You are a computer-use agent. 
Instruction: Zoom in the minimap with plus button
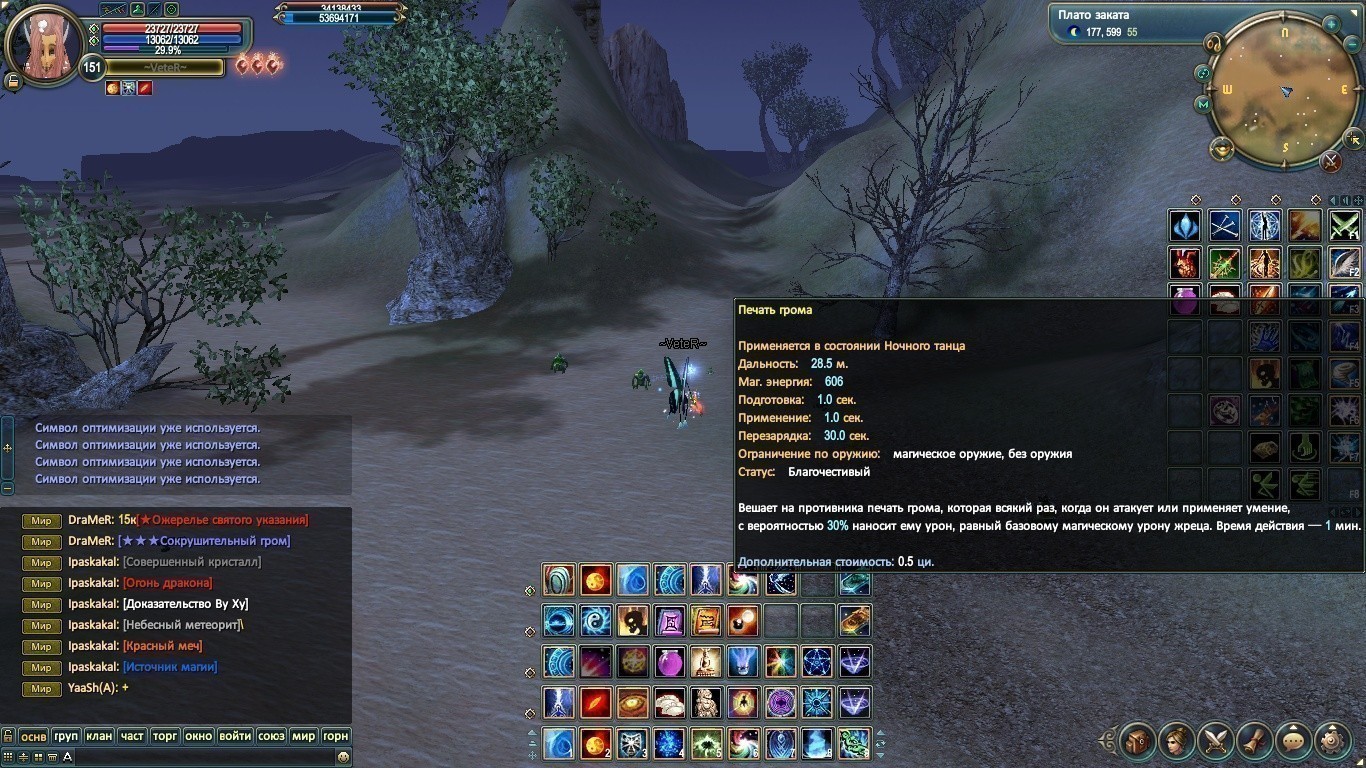[1331, 24]
